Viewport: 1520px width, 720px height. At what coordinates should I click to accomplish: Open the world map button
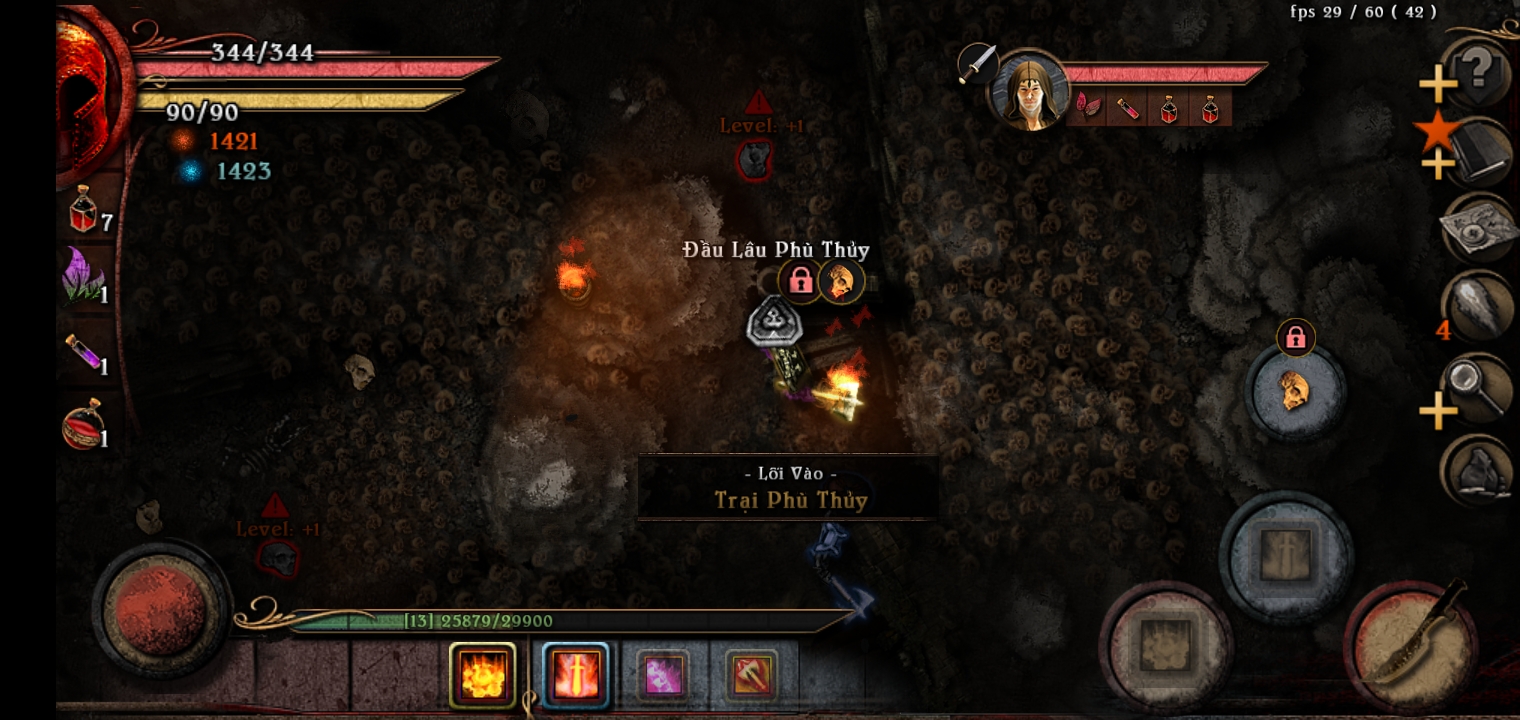click(1478, 229)
